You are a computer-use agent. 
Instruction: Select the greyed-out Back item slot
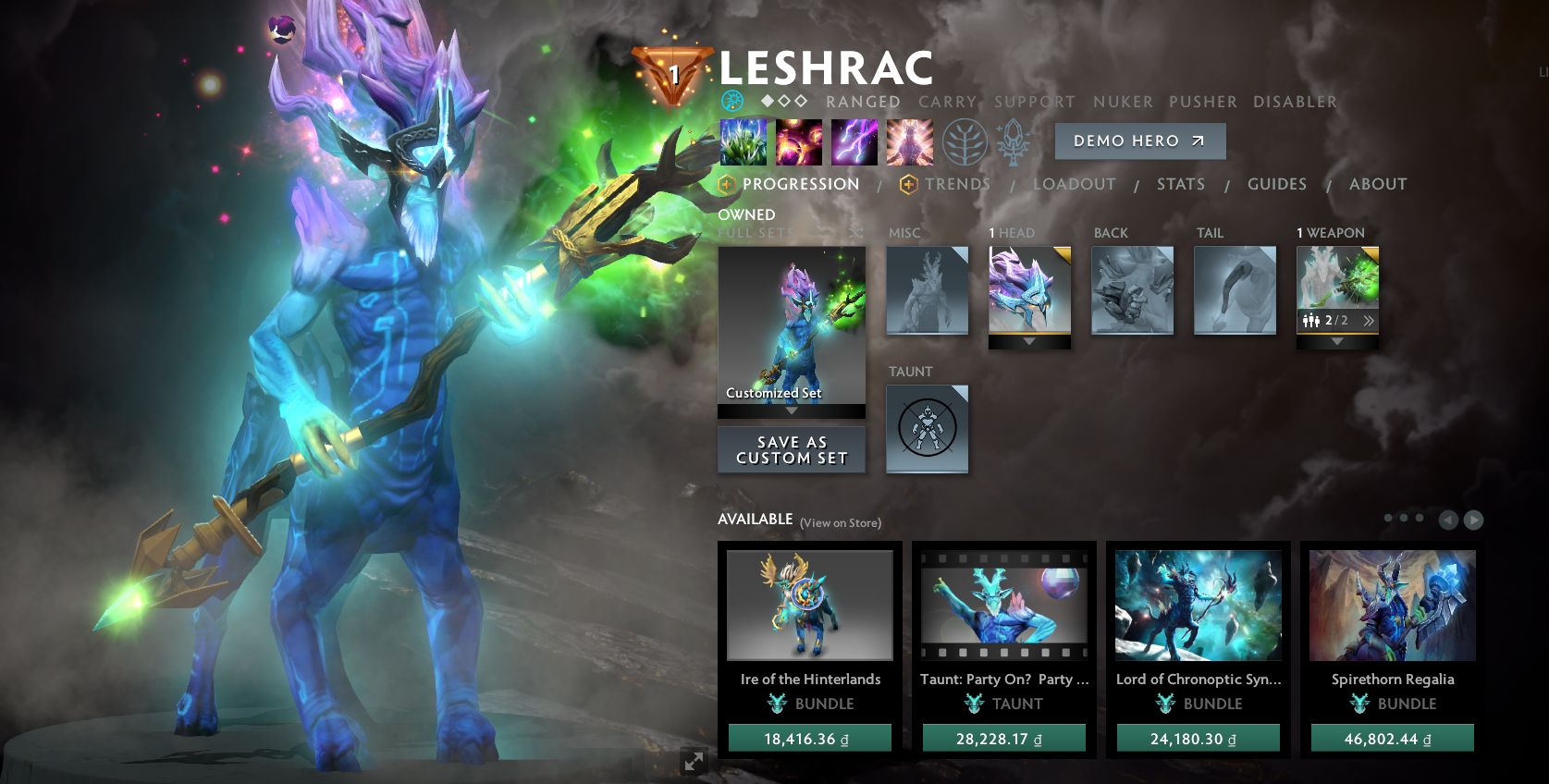(x=1132, y=289)
